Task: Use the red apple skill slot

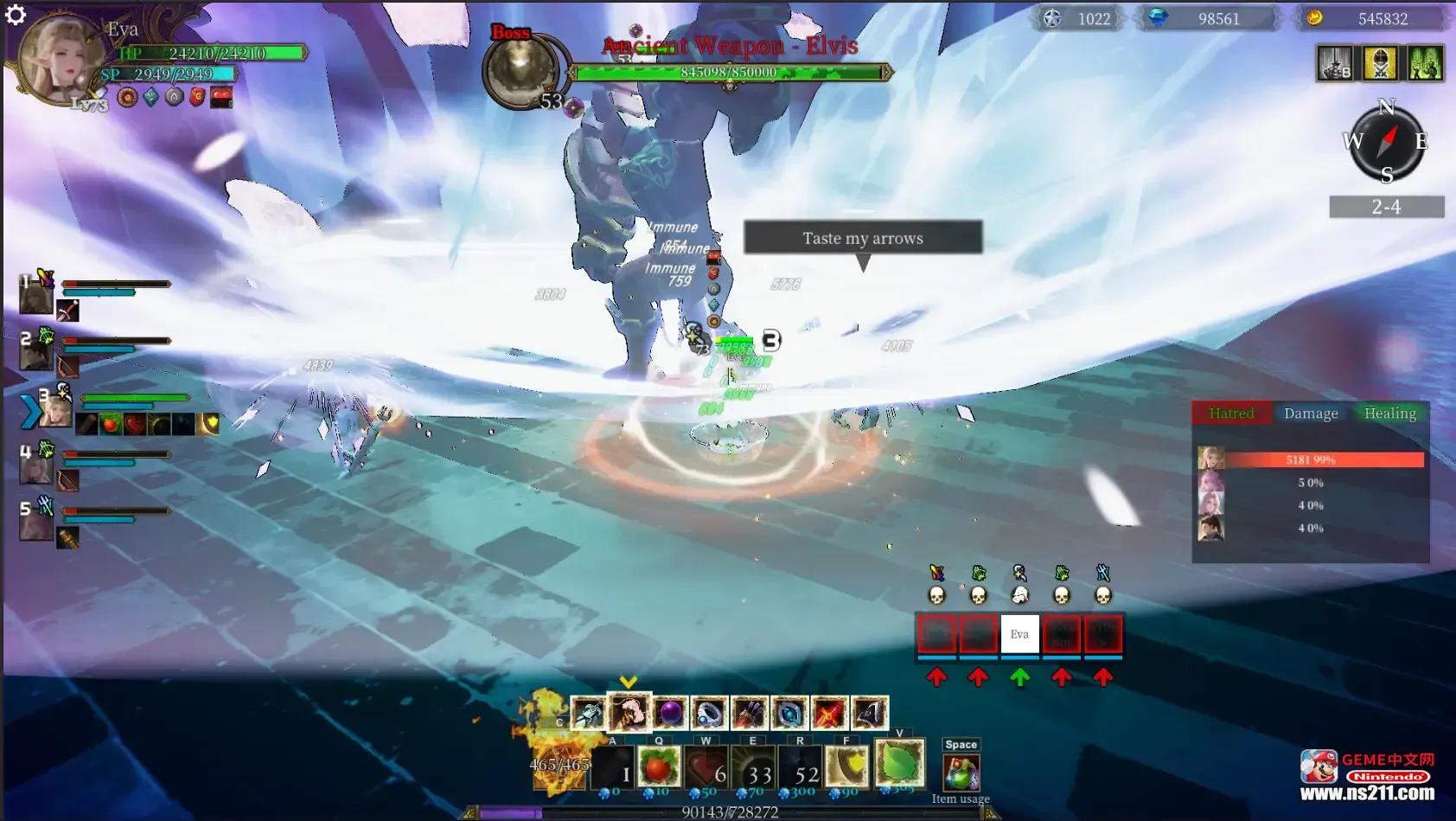Action: 658,766
